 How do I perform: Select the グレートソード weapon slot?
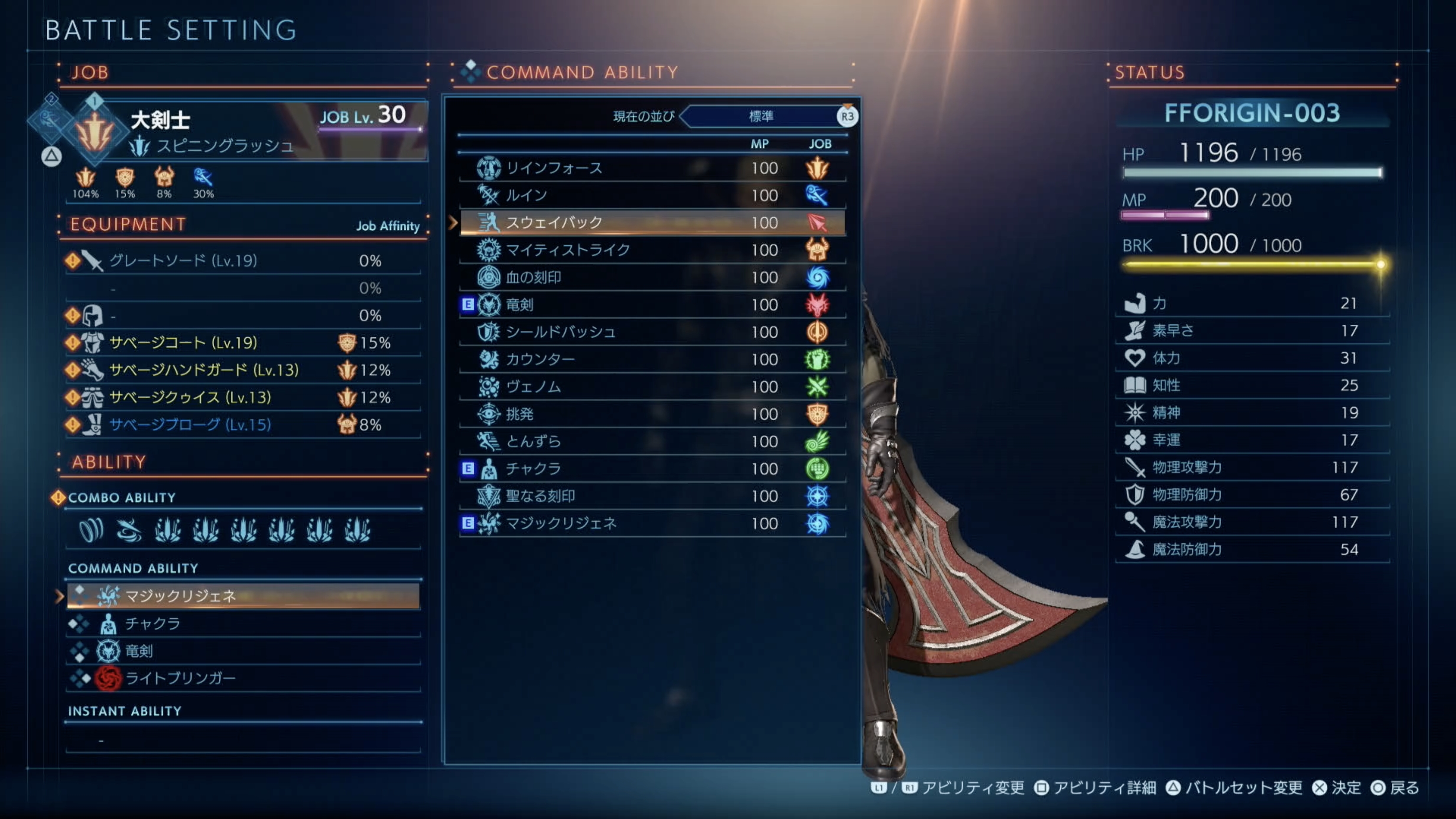click(243, 261)
